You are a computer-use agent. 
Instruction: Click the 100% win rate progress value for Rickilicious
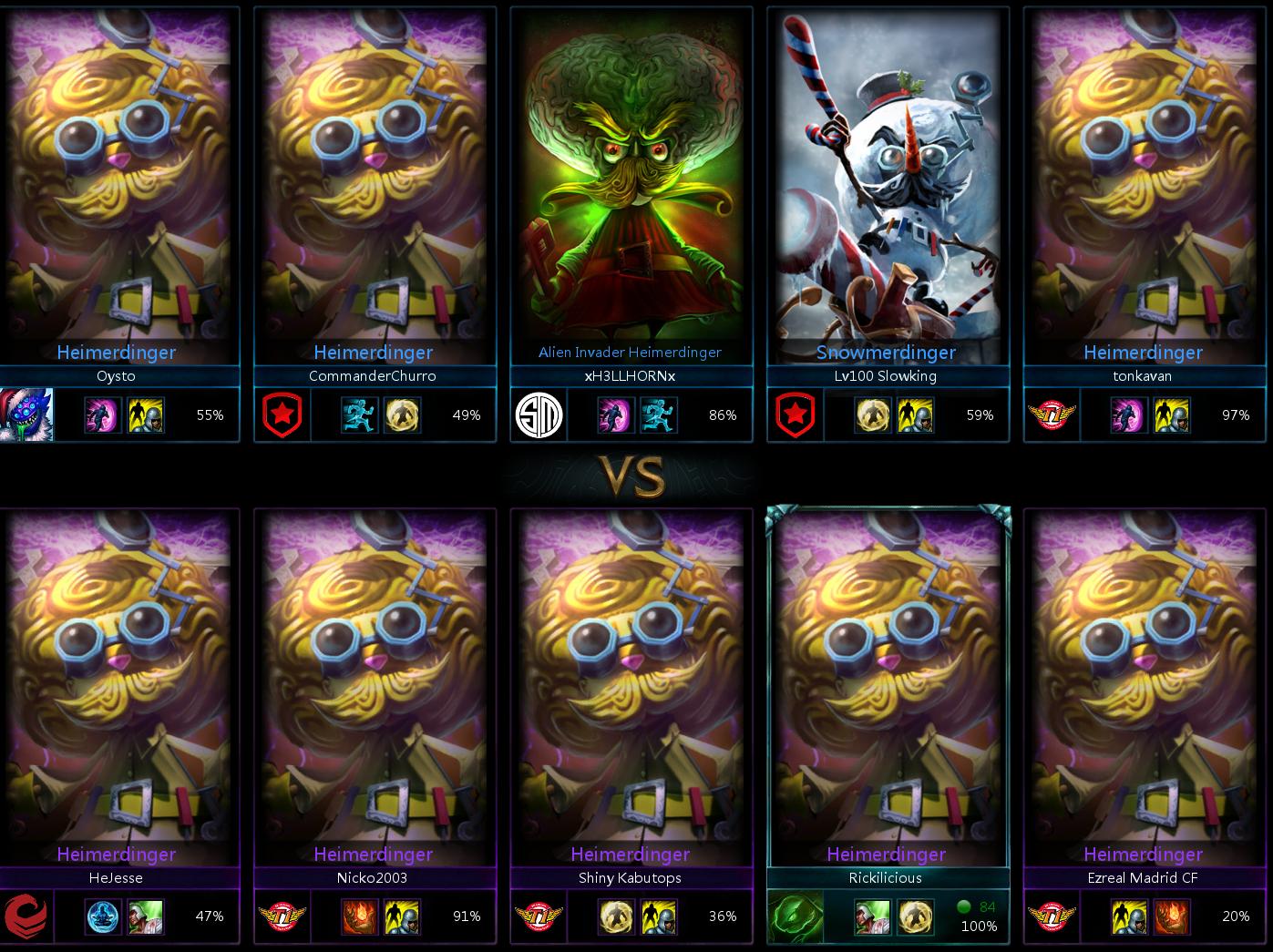pyautogui.click(x=980, y=926)
